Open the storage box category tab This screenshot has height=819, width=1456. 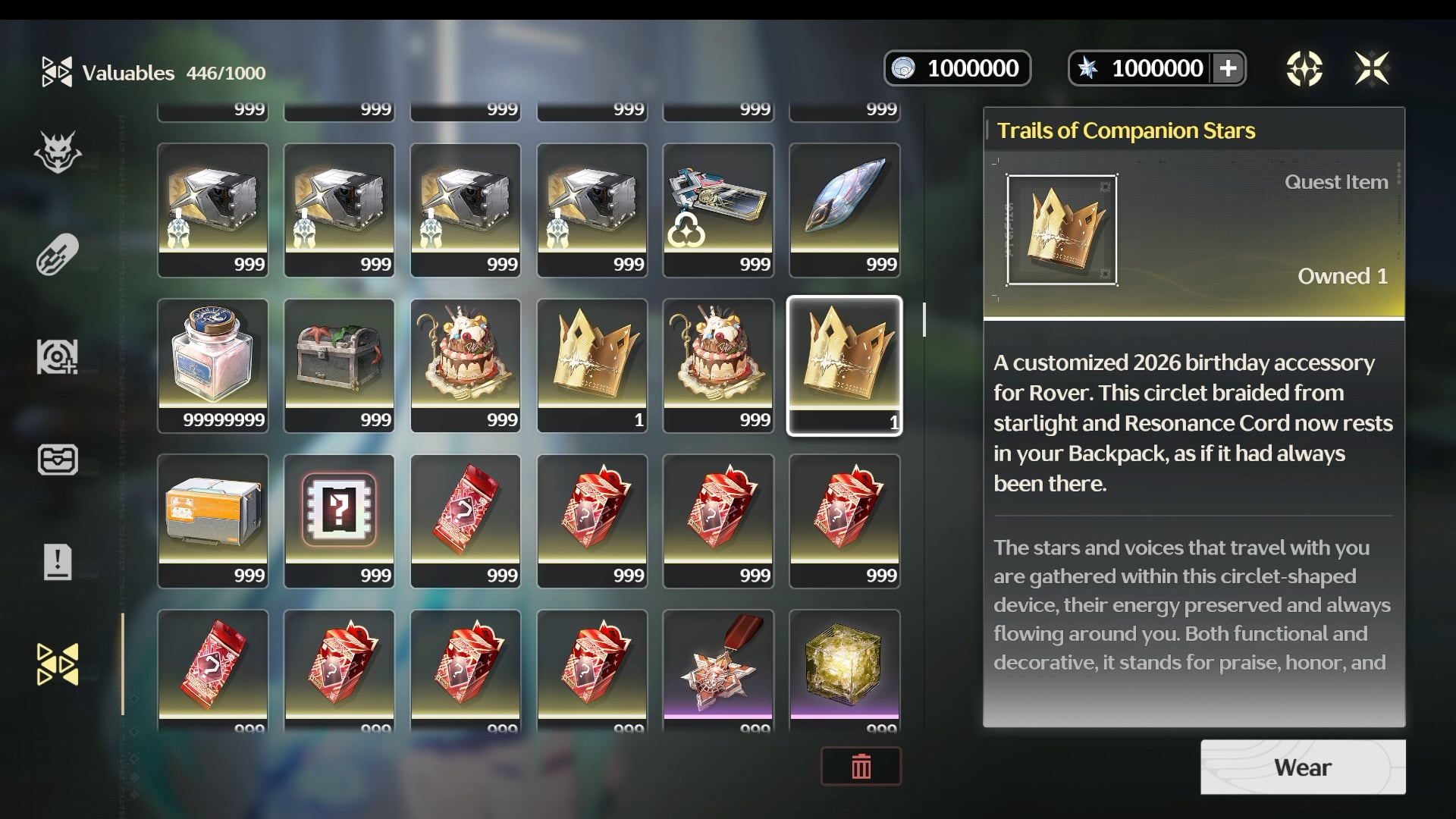[58, 460]
